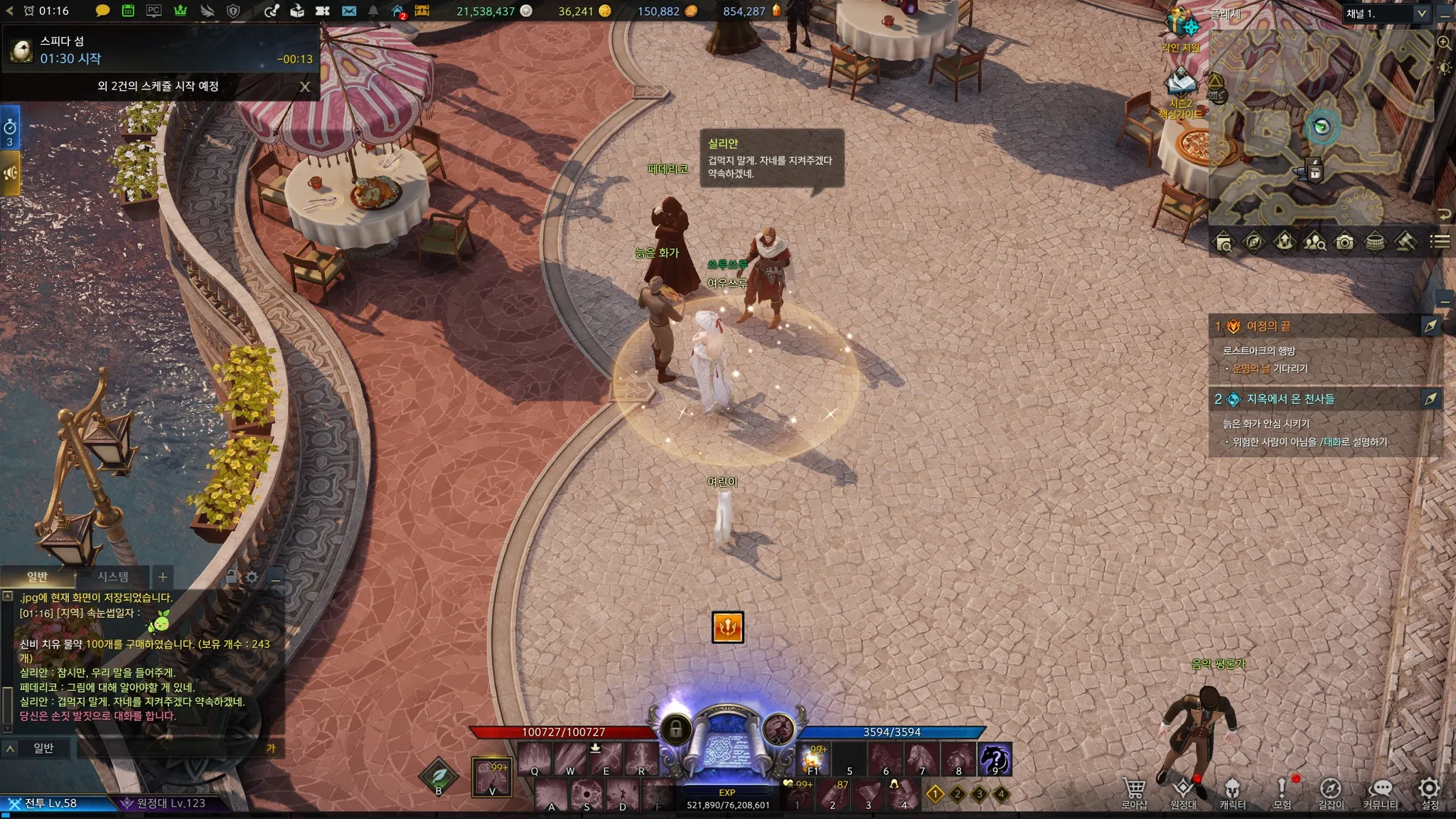Open the 캐릭터 character menu
The image size is (1456, 819).
[1232, 791]
